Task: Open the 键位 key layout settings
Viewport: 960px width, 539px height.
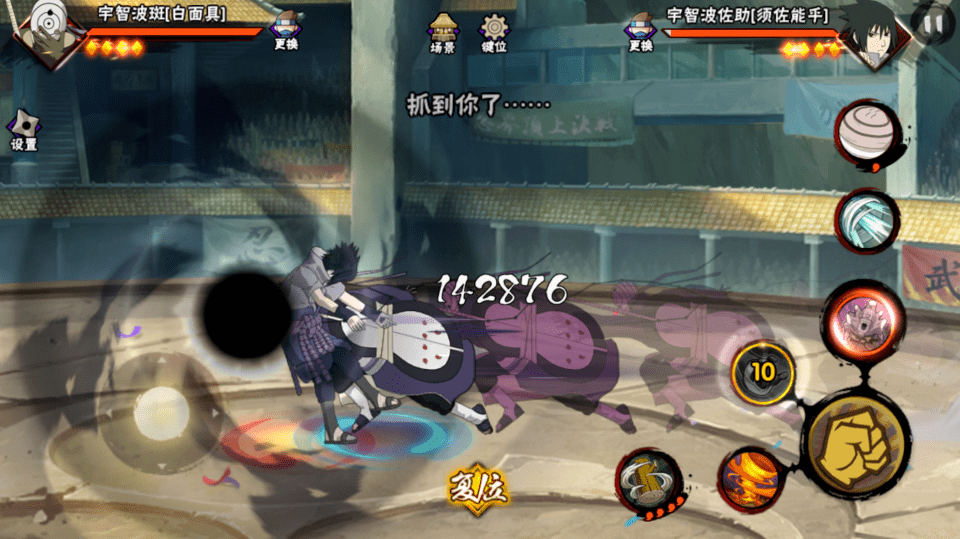Action: pos(494,32)
